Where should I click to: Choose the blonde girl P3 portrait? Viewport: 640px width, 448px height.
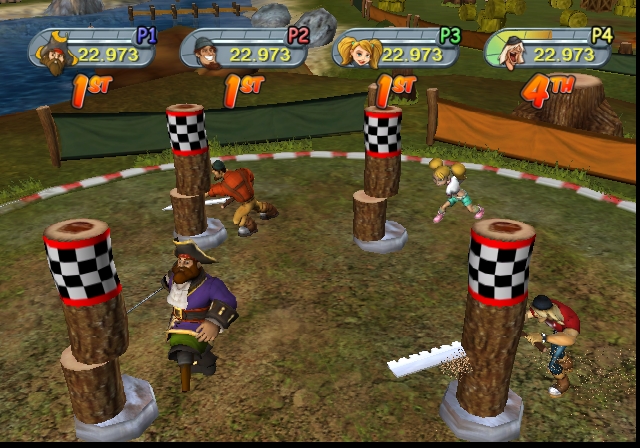pyautogui.click(x=357, y=50)
